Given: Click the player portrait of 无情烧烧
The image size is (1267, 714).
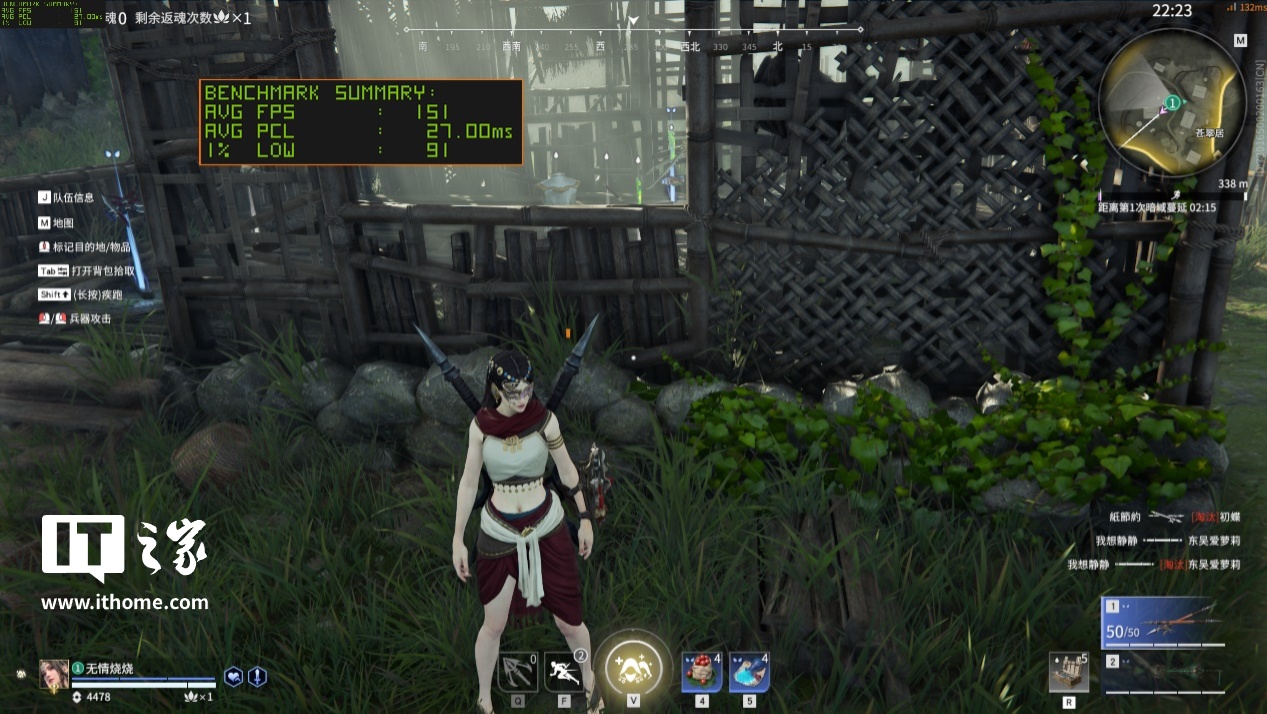Looking at the screenshot, I should [x=54, y=674].
